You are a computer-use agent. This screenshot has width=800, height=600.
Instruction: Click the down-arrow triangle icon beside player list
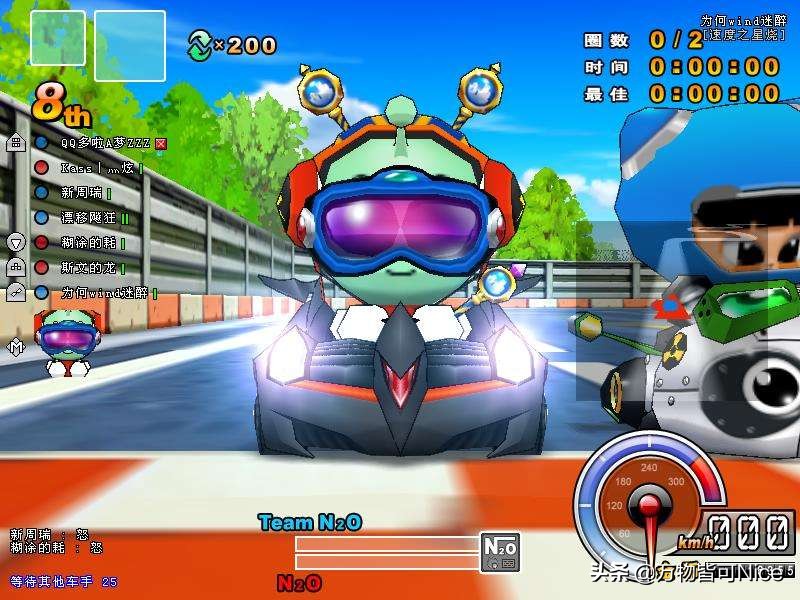(x=16, y=242)
